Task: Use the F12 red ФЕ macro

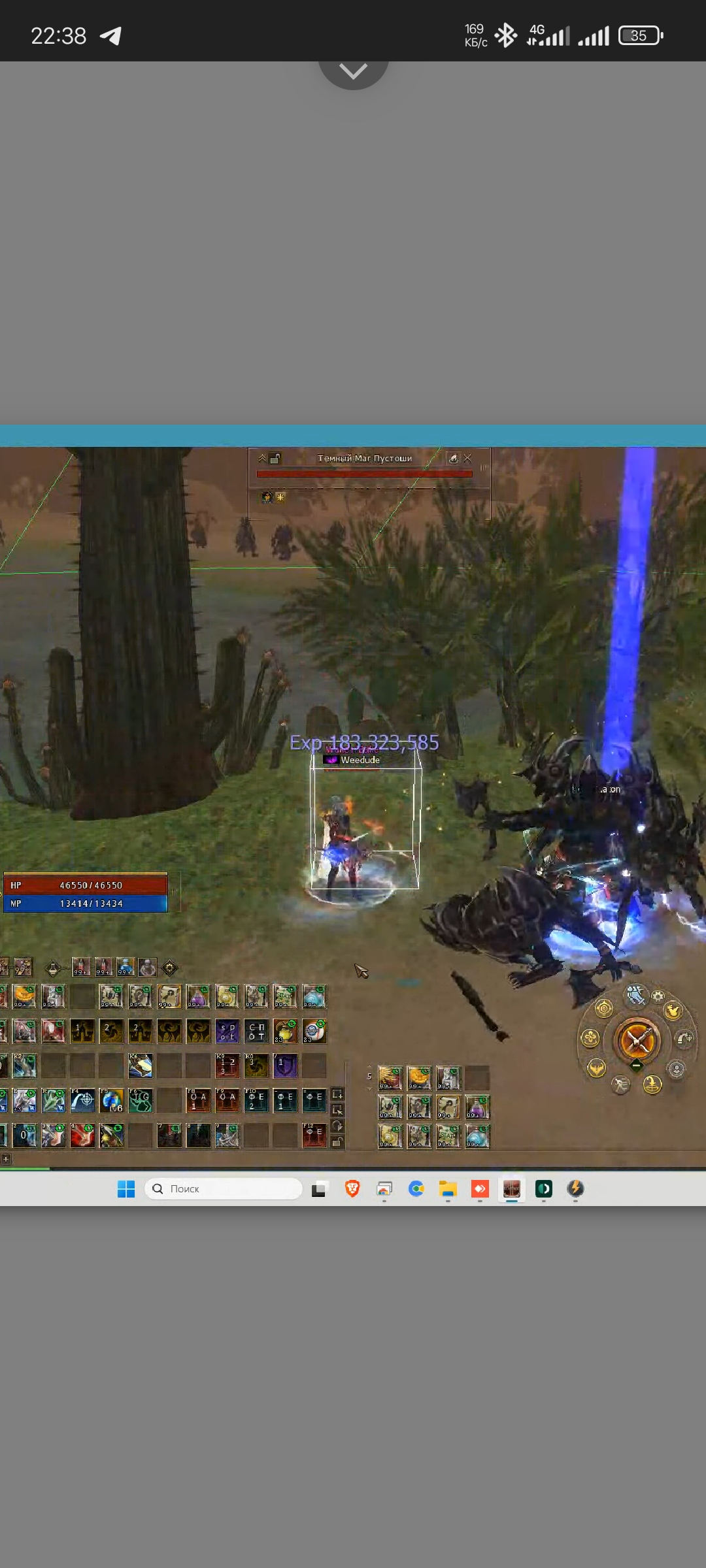Action: [x=314, y=1135]
